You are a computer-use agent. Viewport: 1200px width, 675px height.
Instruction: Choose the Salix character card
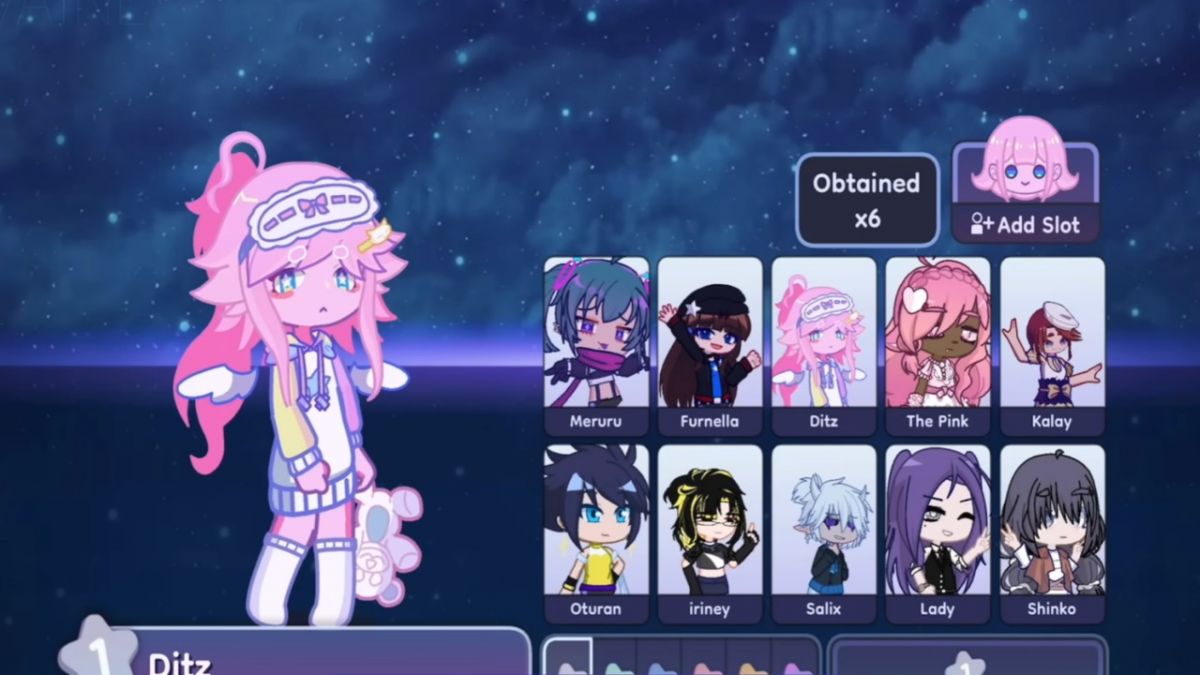pyautogui.click(x=824, y=533)
